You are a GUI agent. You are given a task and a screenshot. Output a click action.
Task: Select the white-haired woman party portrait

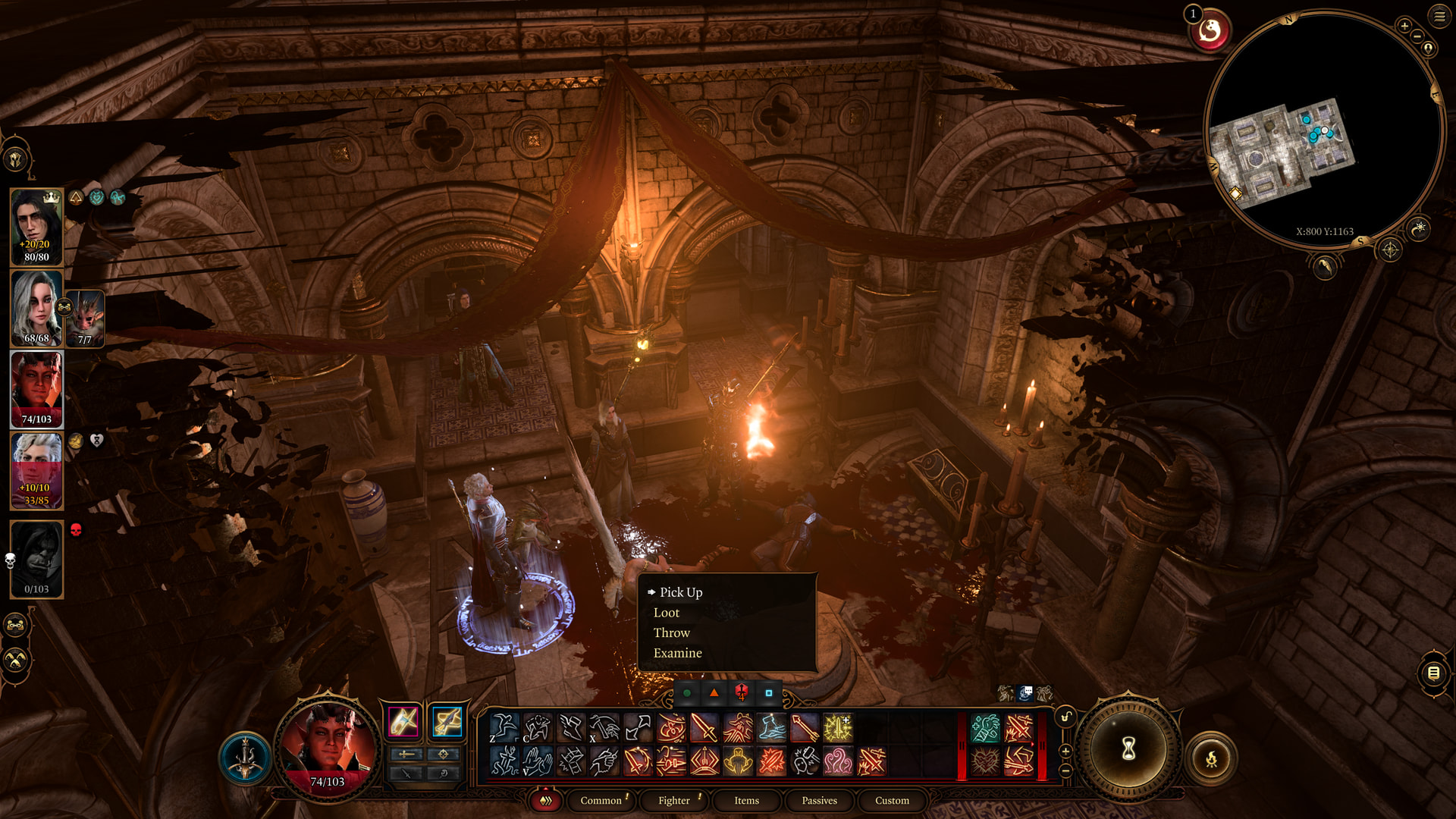(x=36, y=308)
